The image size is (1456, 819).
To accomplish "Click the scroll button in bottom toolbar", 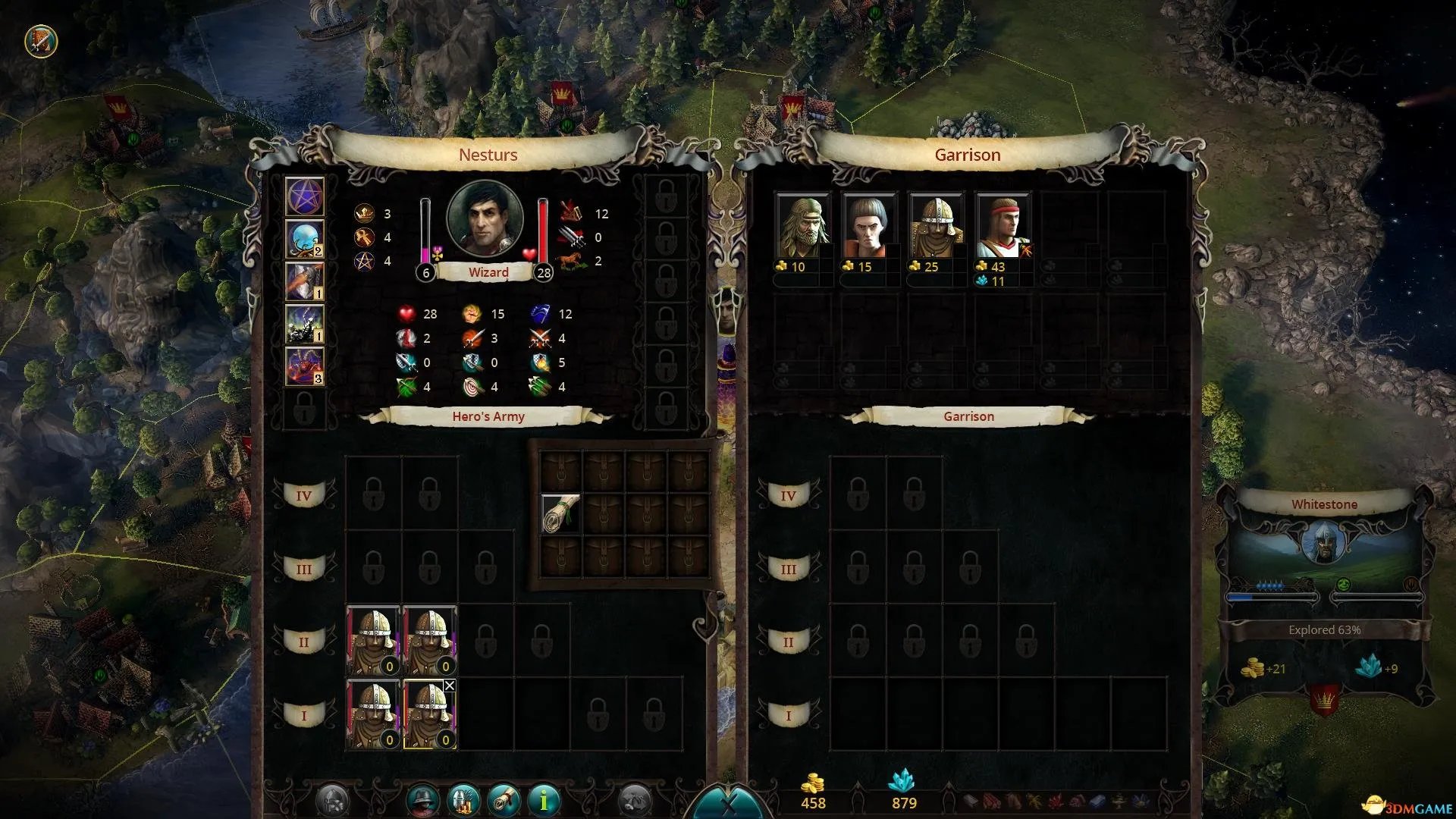I will pos(504,800).
